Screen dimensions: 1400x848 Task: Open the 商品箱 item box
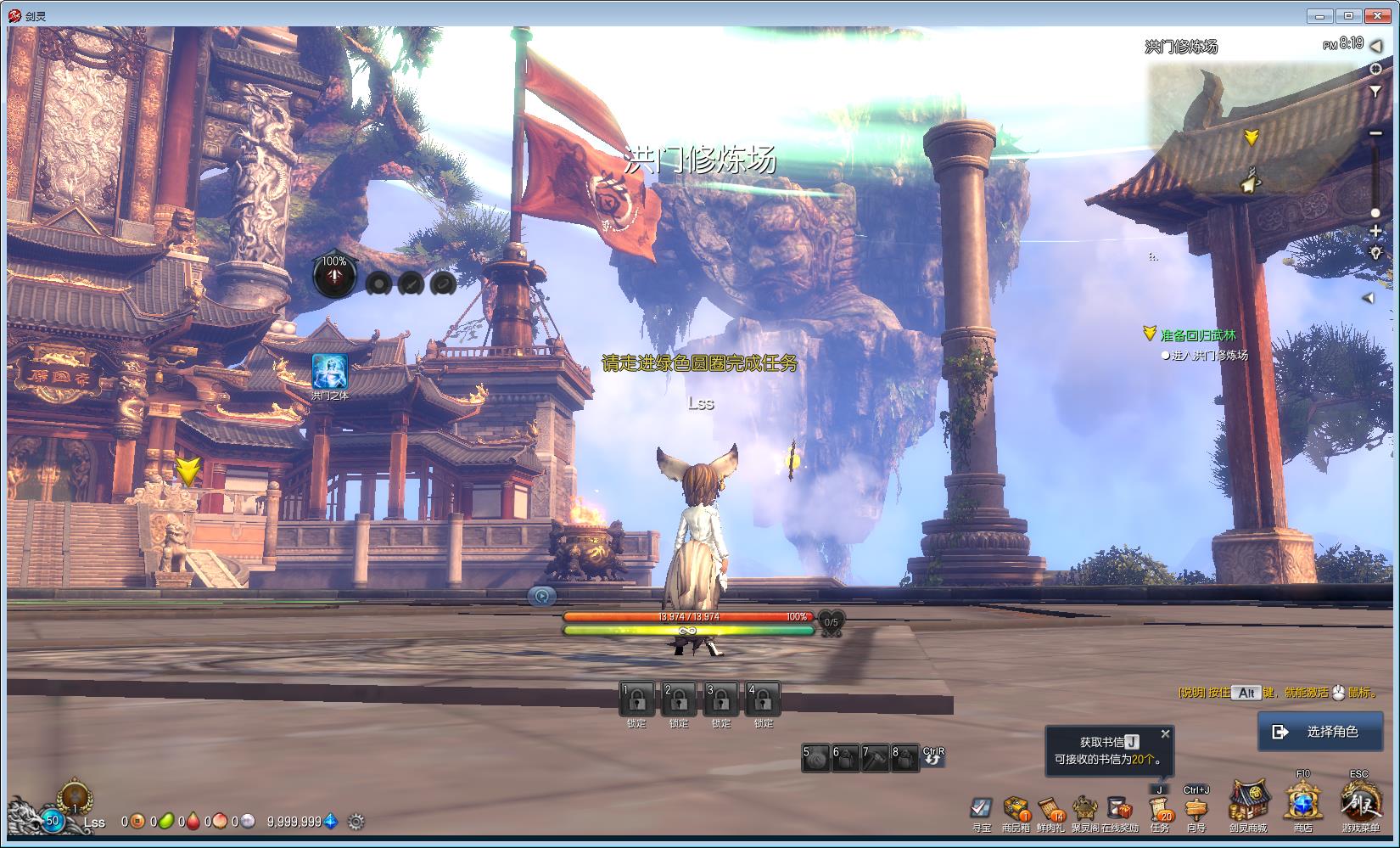point(1016,809)
